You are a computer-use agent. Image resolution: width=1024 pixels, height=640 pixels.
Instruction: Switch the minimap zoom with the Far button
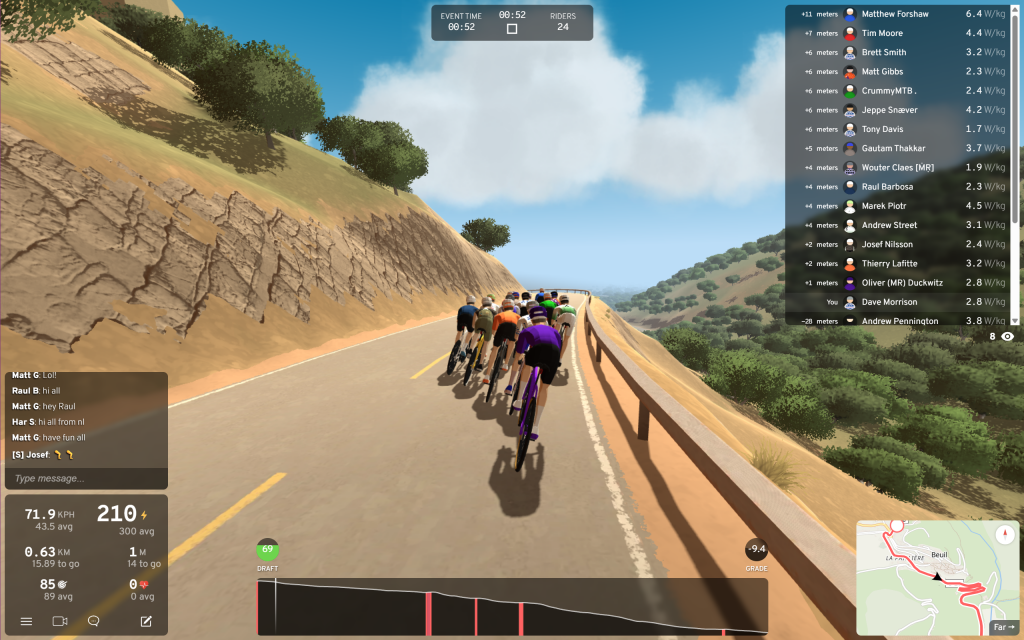click(1002, 628)
